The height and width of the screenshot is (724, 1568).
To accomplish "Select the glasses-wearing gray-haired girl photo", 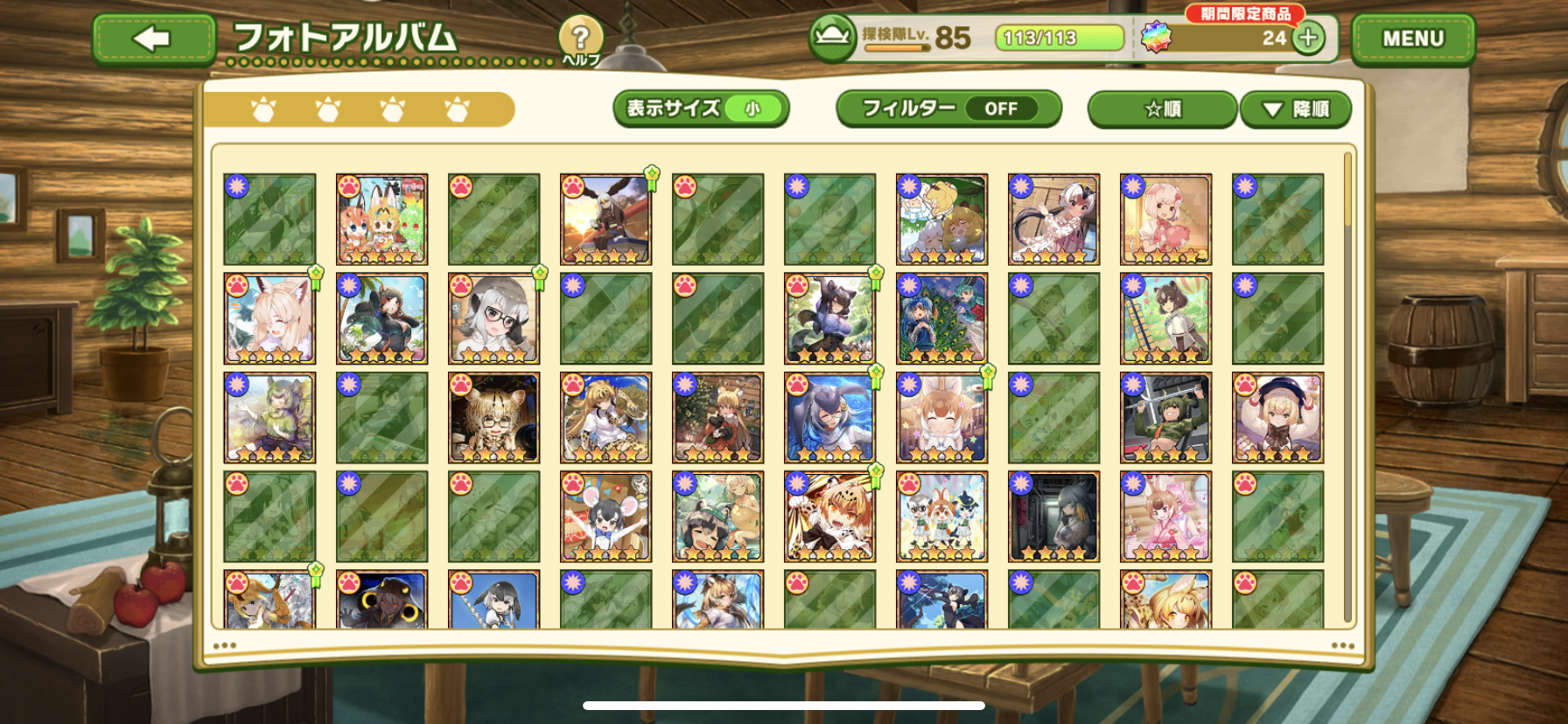I will 493,318.
